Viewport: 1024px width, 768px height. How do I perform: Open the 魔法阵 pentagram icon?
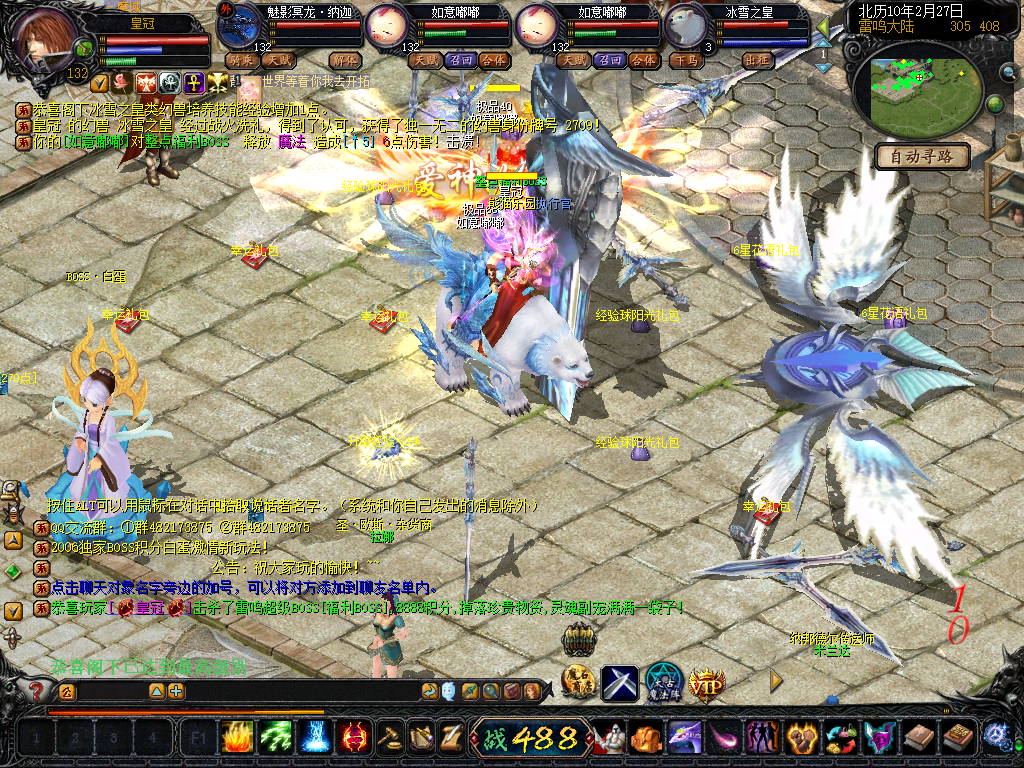[x=663, y=683]
